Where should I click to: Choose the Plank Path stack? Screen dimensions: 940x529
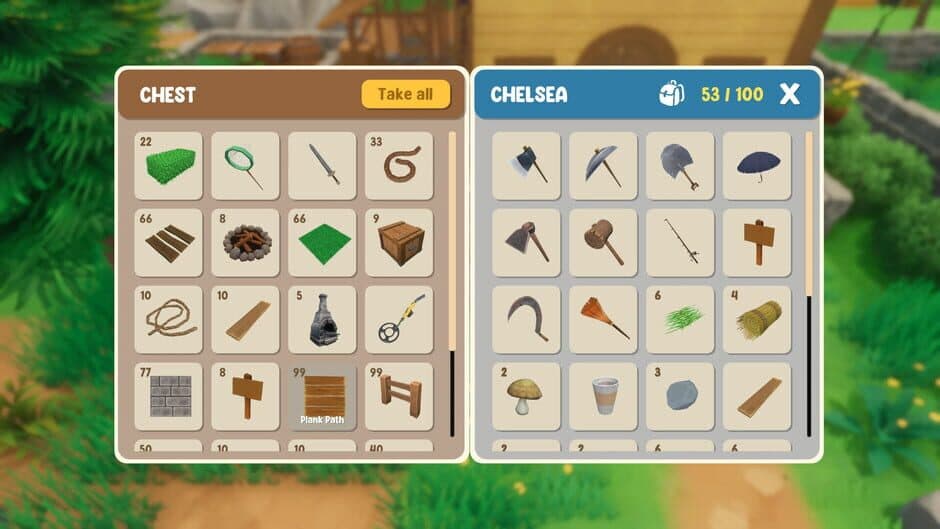pyautogui.click(x=322, y=397)
